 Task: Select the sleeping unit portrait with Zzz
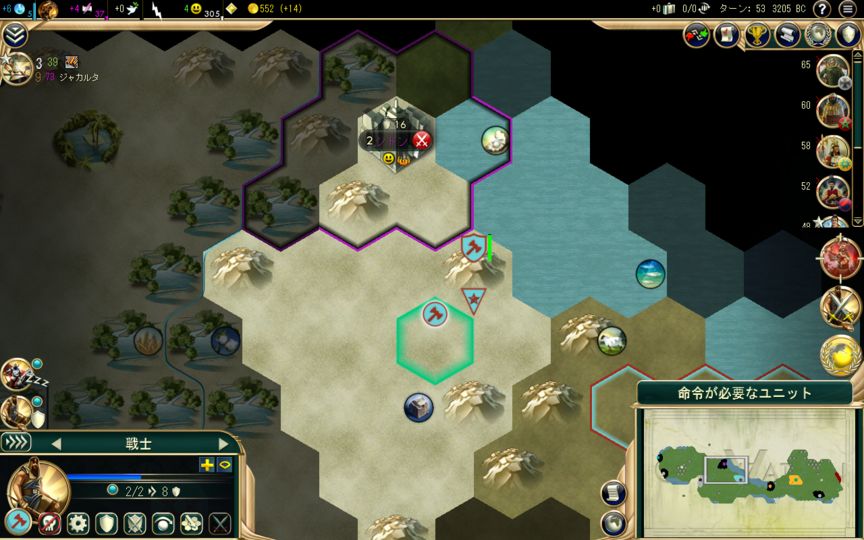[x=17, y=374]
